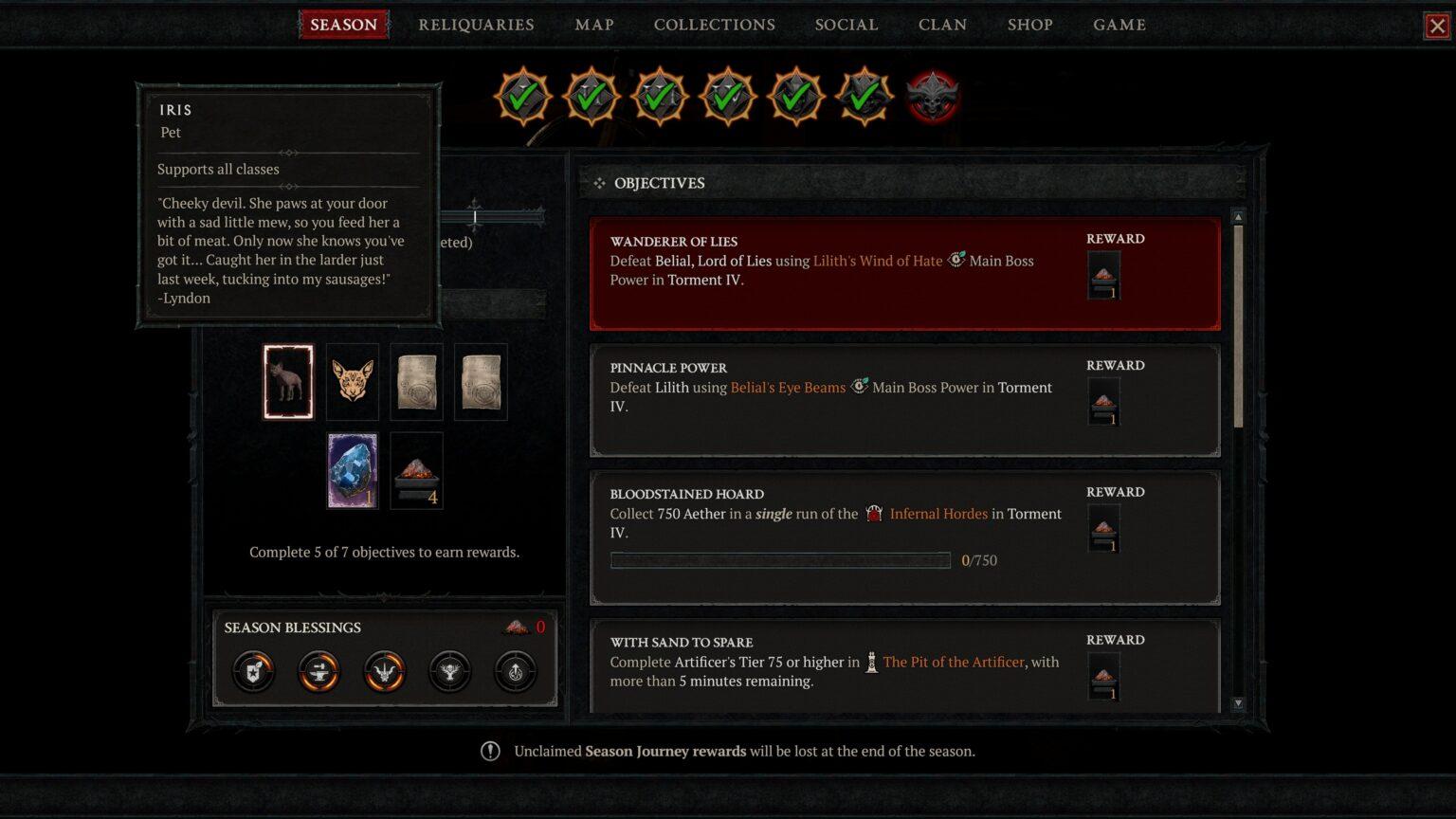The image size is (1456, 819).
Task: Switch to the RELIQUARIES tab
Action: coord(476,25)
